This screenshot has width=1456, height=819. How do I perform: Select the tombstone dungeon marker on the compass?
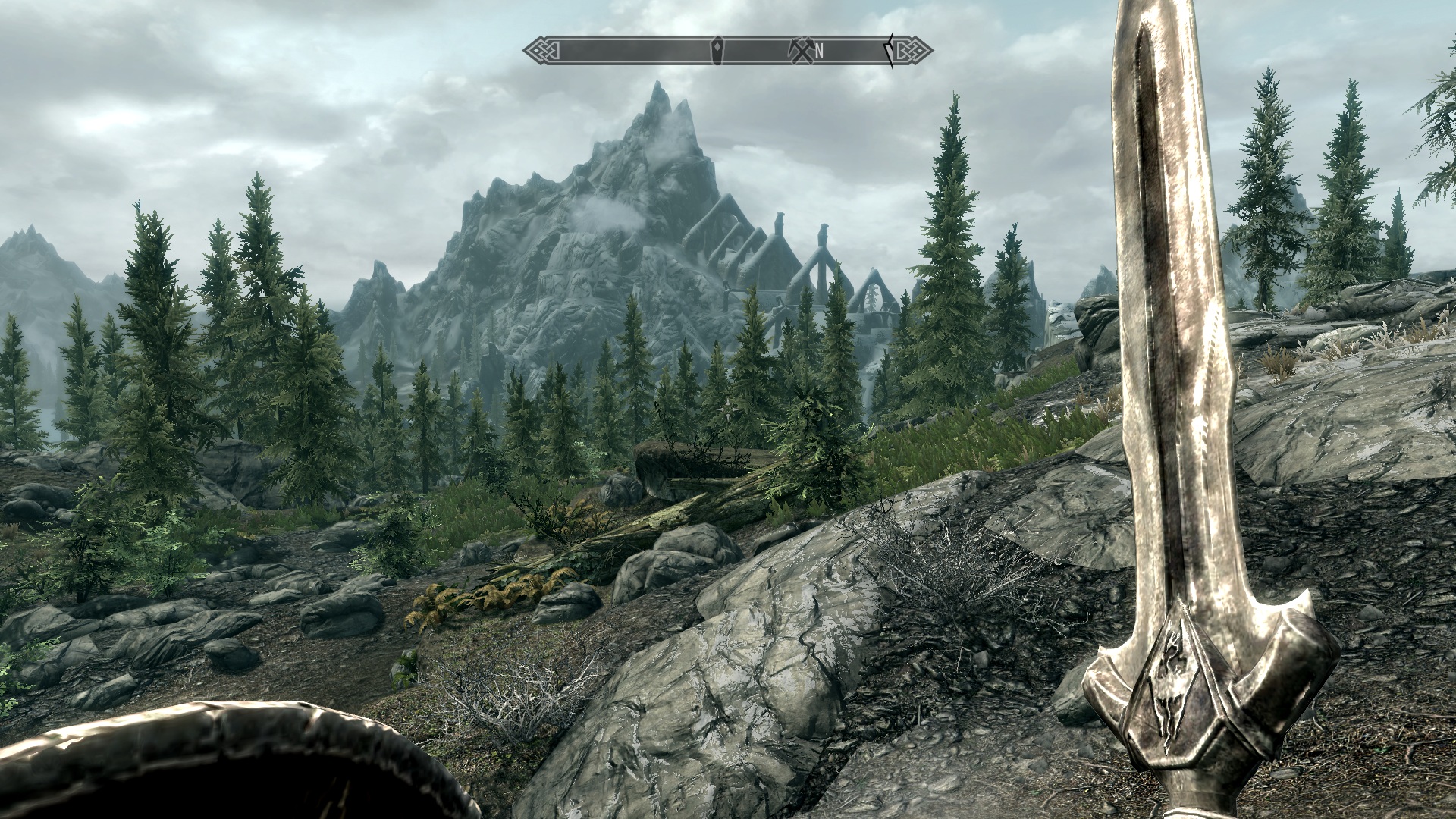tap(717, 50)
